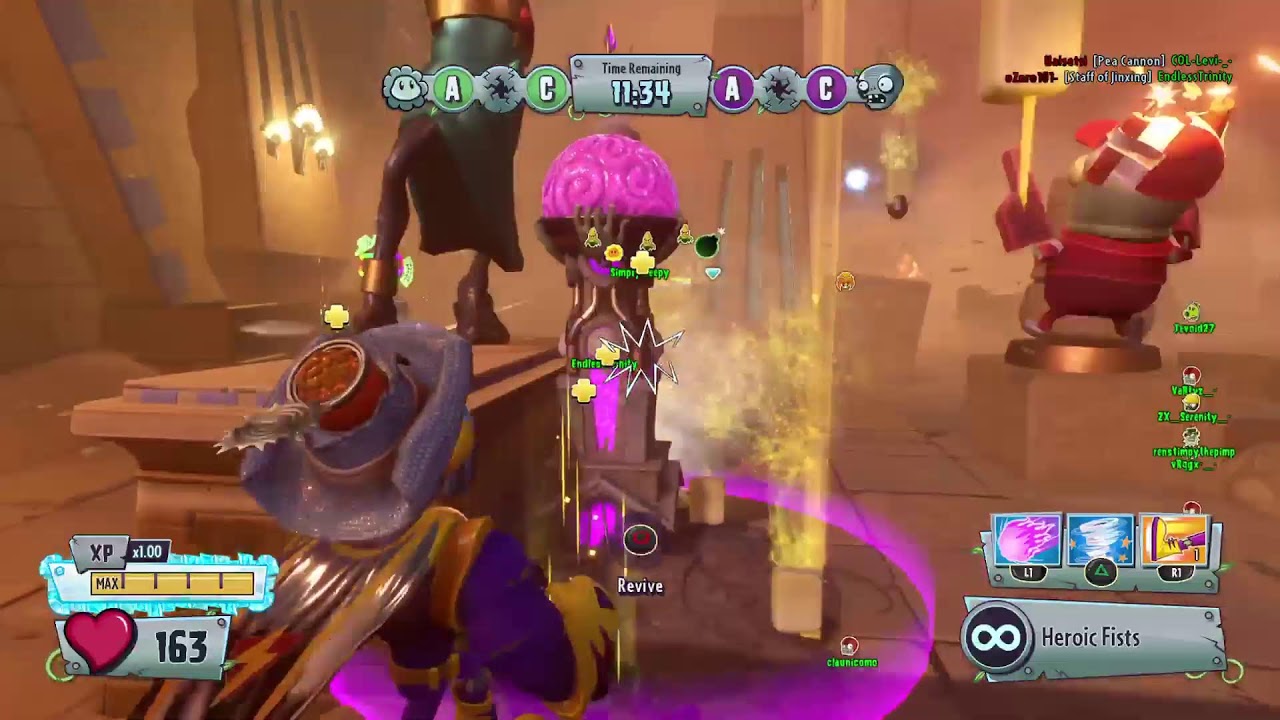Click the zombie team head icon
This screenshot has height=720, width=1280.
[878, 90]
